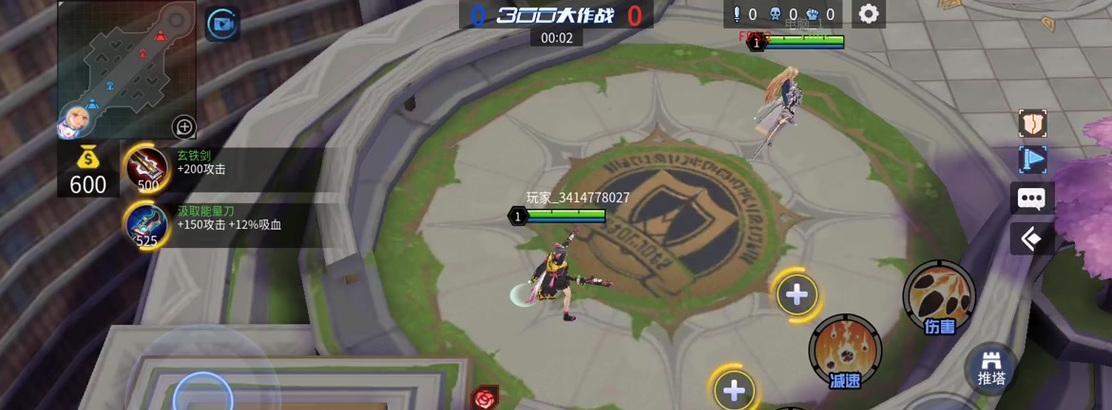1112x410 pixels.
Task: Toggle the camera recording icon
Action: click(220, 23)
